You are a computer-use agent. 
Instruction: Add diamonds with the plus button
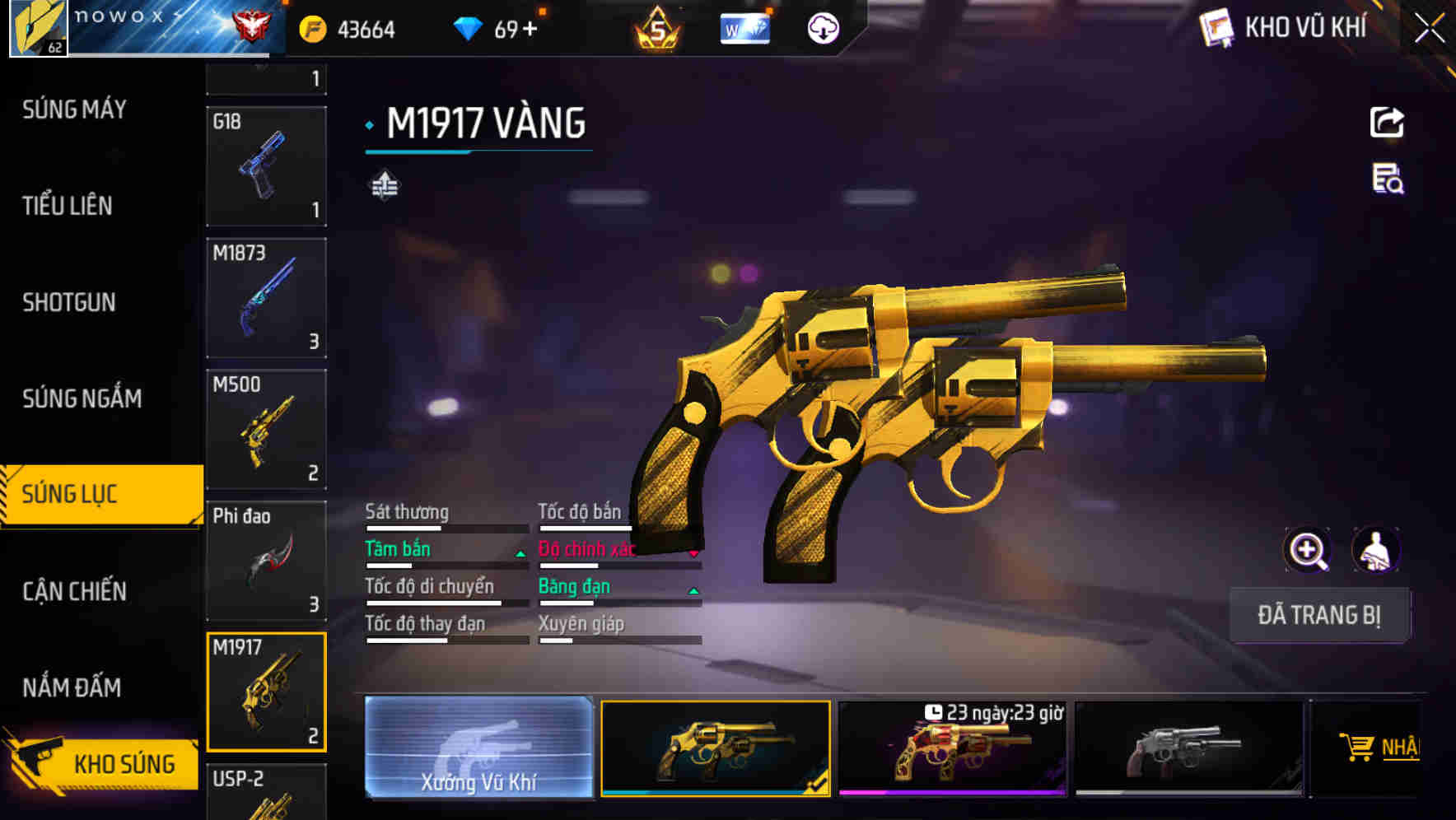(530, 30)
